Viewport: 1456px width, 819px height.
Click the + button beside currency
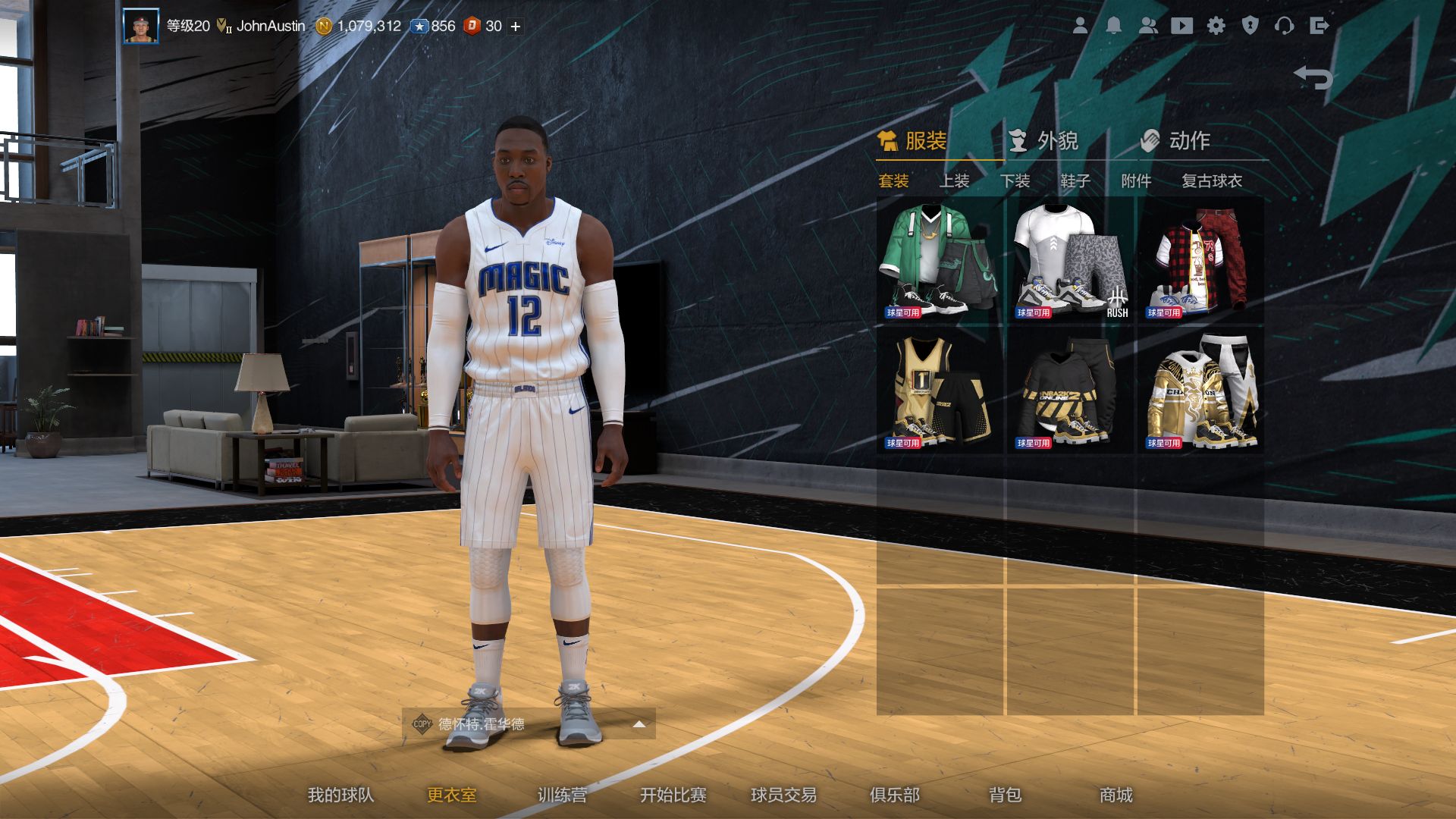514,25
